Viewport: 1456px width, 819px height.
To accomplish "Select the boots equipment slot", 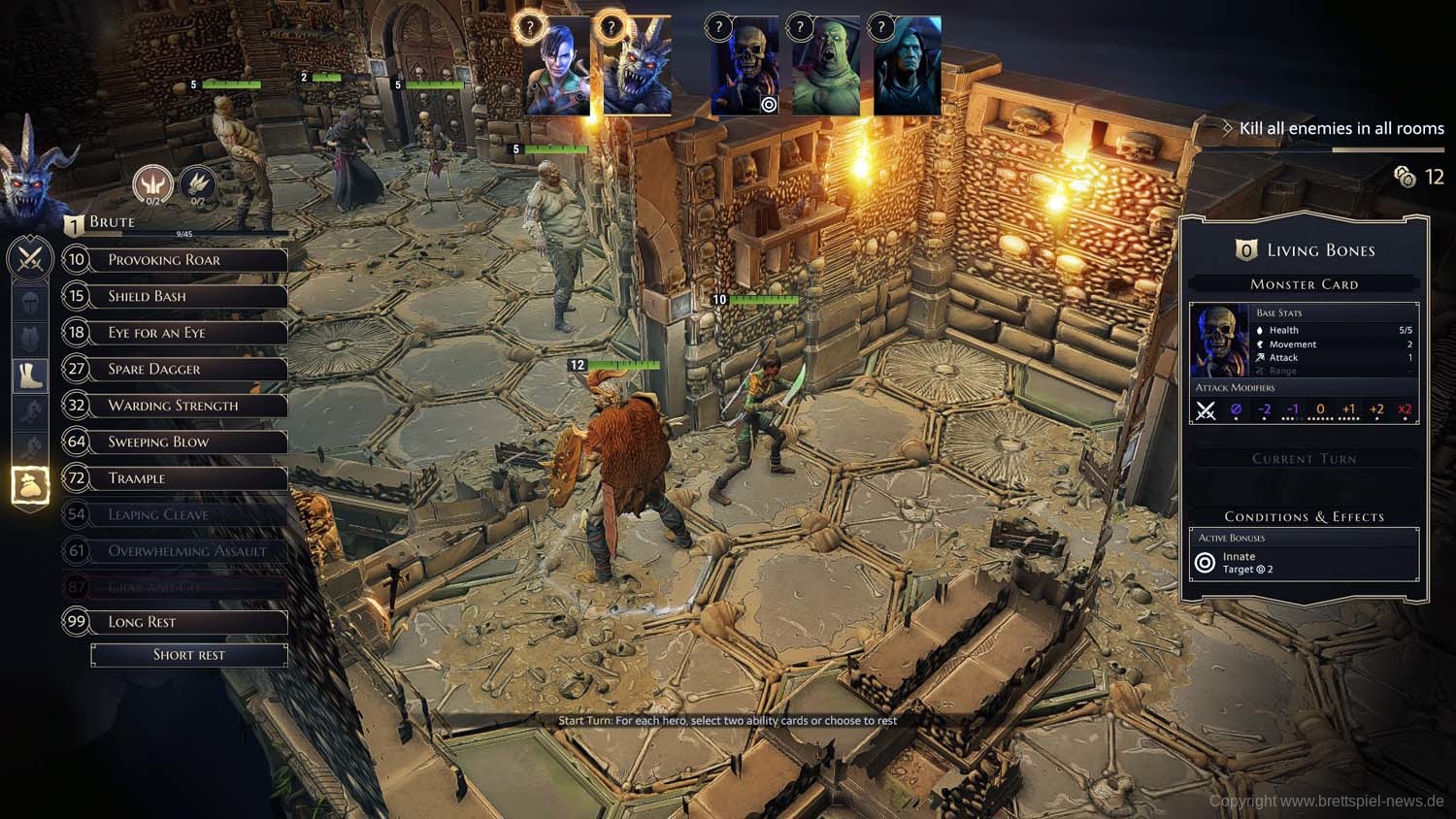I will coord(30,375).
